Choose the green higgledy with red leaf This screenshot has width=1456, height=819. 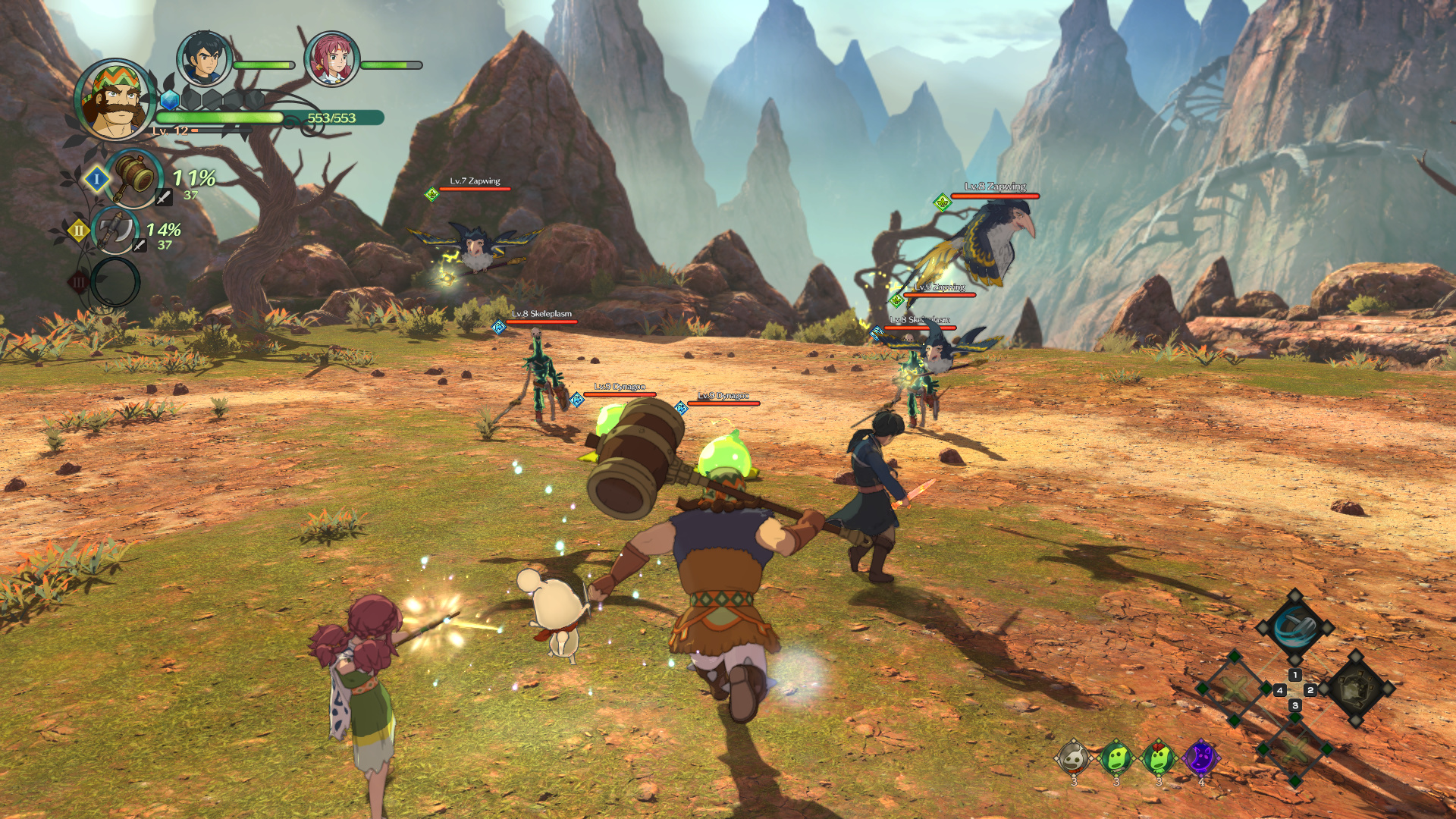1158,758
